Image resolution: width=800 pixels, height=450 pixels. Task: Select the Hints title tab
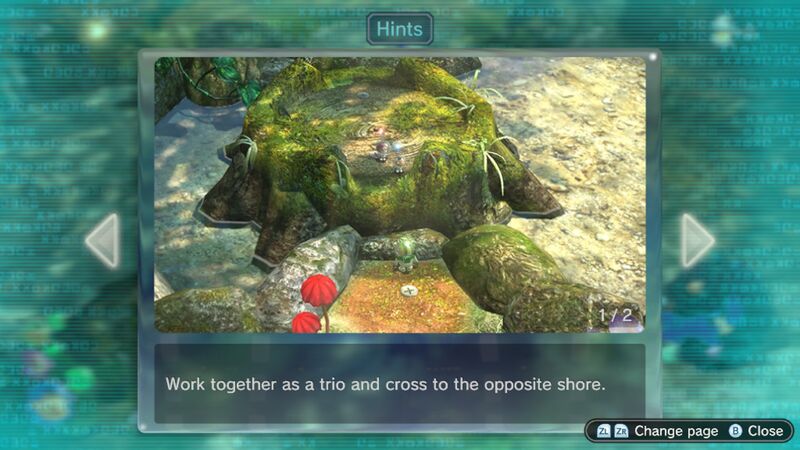[399, 29]
